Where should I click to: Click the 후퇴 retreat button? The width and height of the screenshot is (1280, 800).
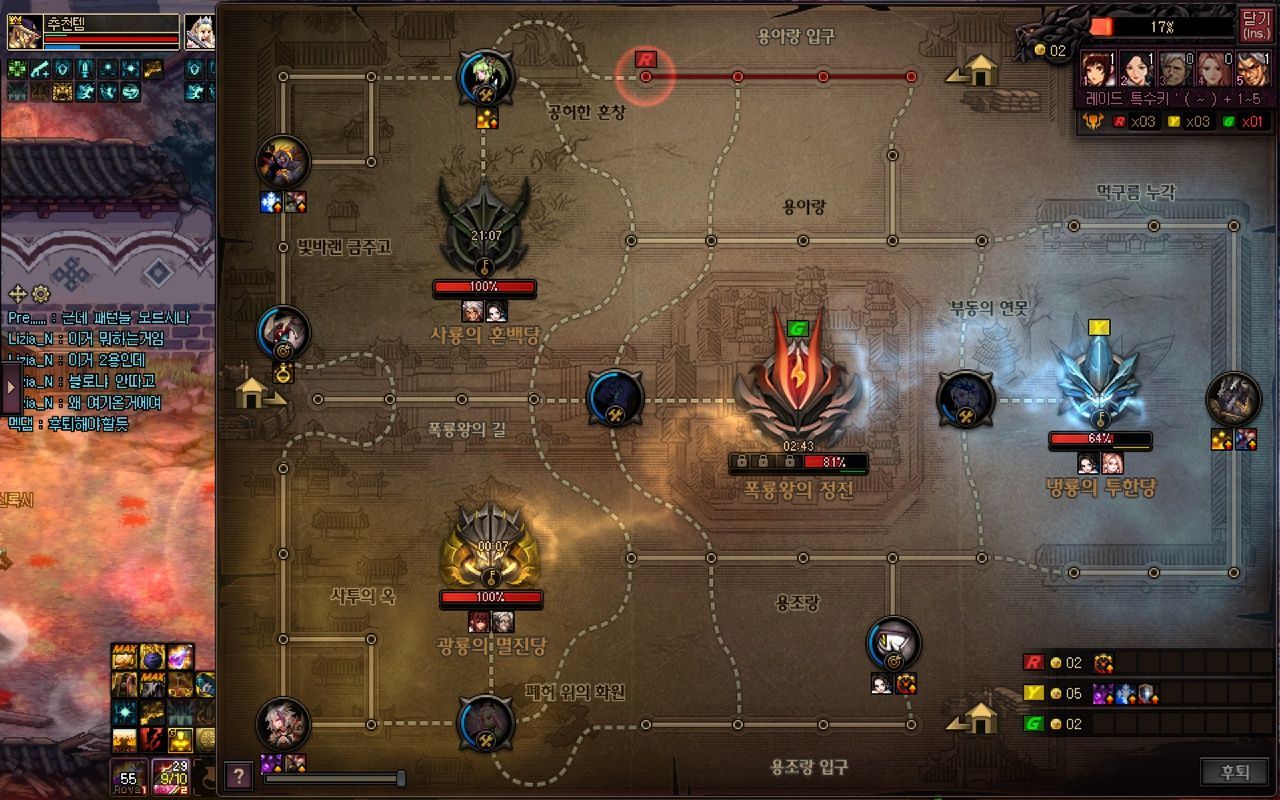coord(1235,772)
